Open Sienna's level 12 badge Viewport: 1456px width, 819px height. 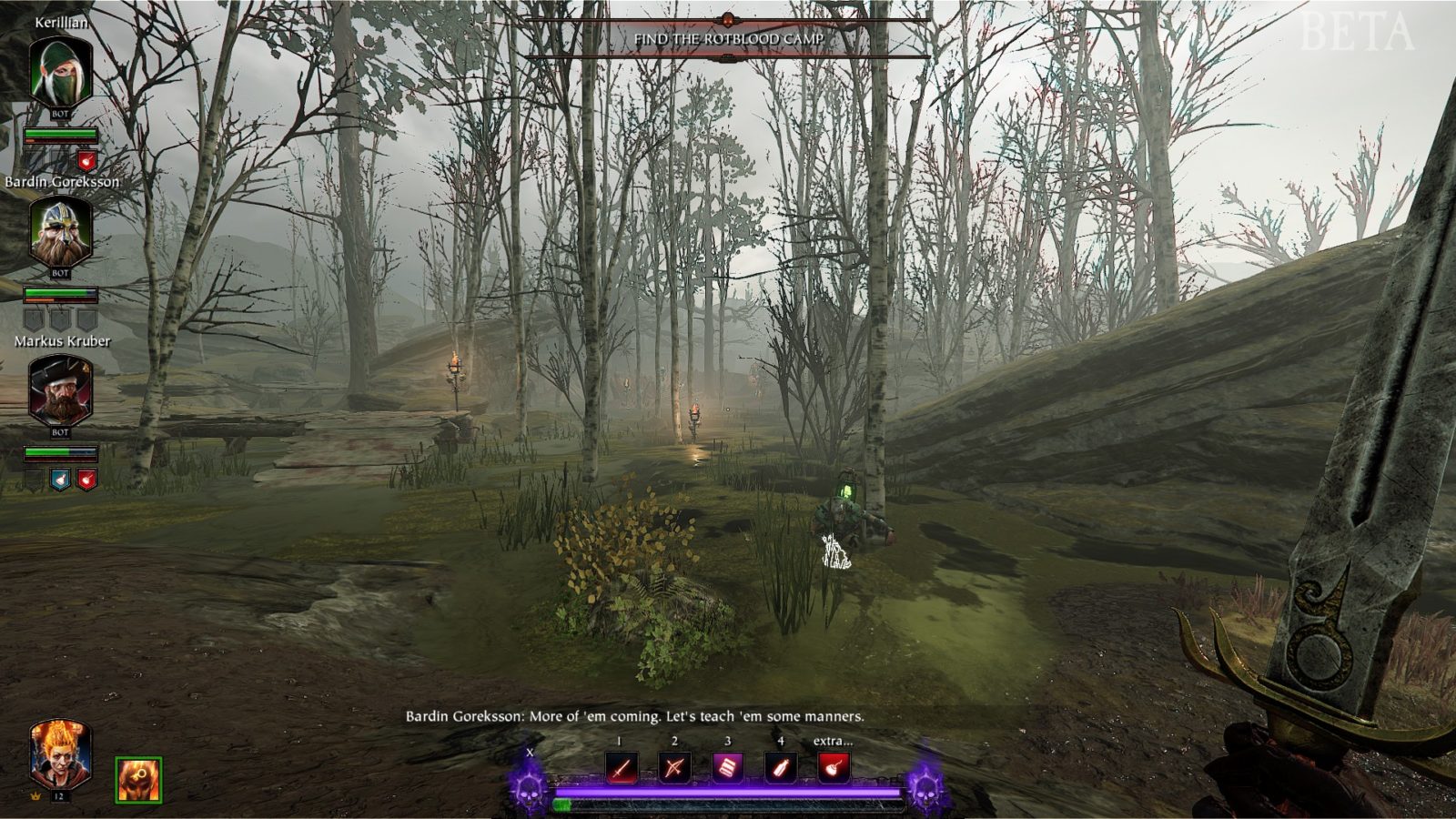(x=59, y=796)
